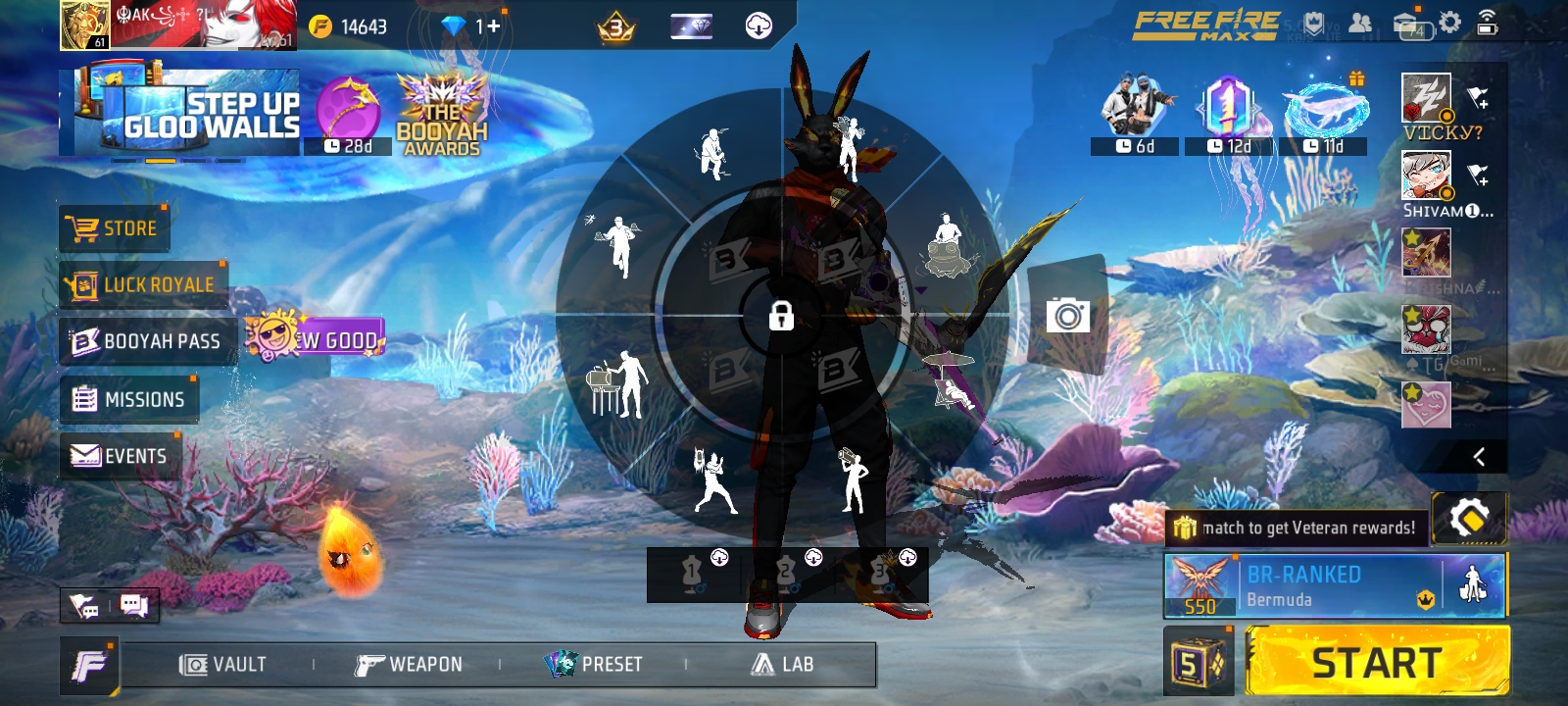Open the Booyah Pass

click(x=147, y=341)
